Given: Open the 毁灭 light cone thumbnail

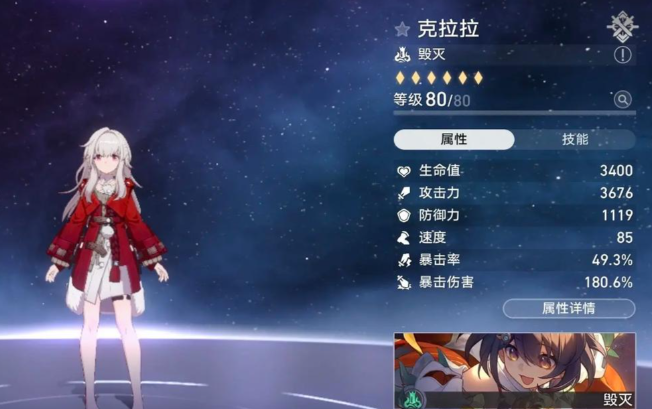Looking at the screenshot, I should click(514, 371).
